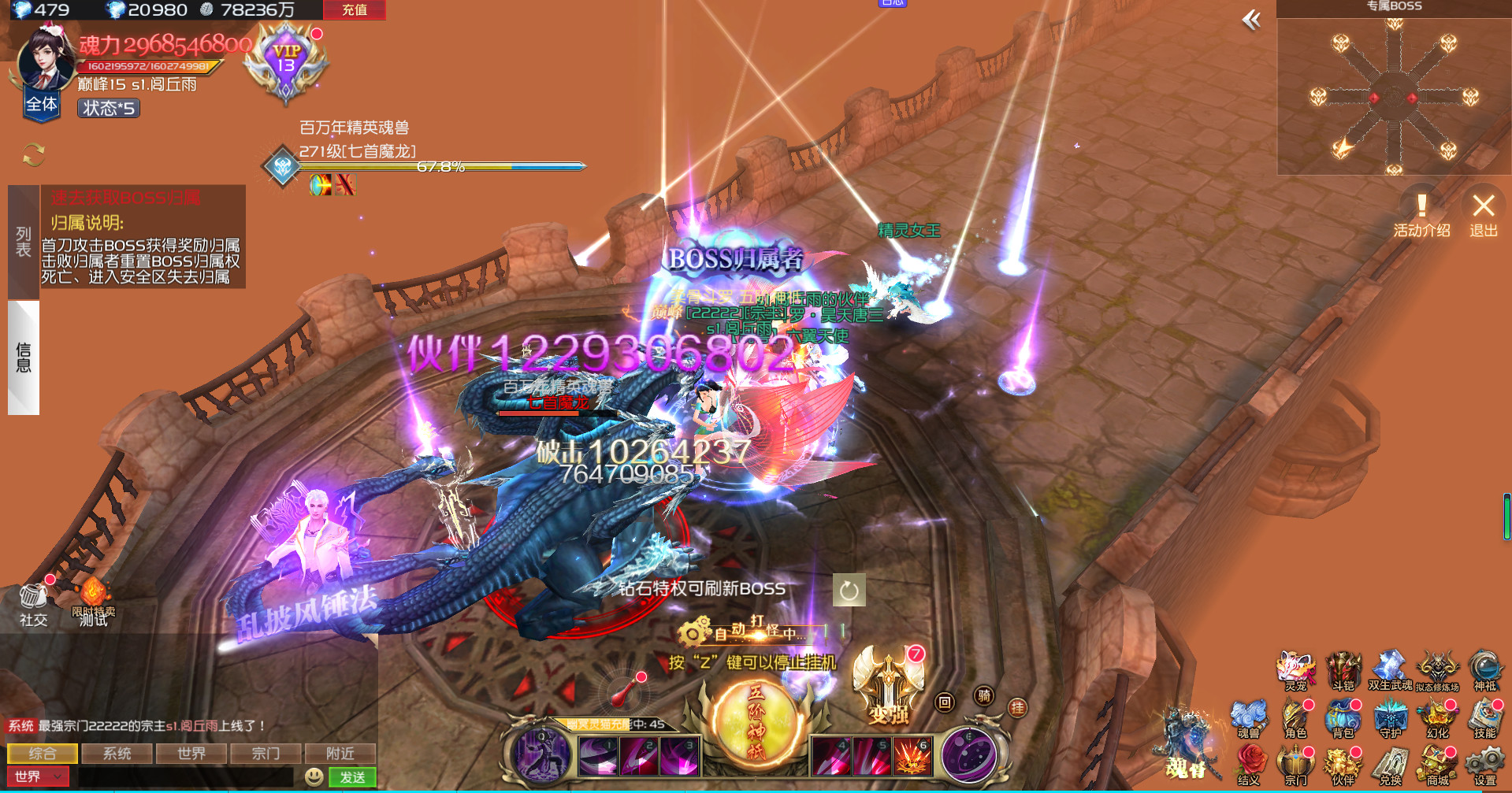The width and height of the screenshot is (1512, 793).
Task: Switch to the 宗门 chat tab
Action: click(x=266, y=753)
